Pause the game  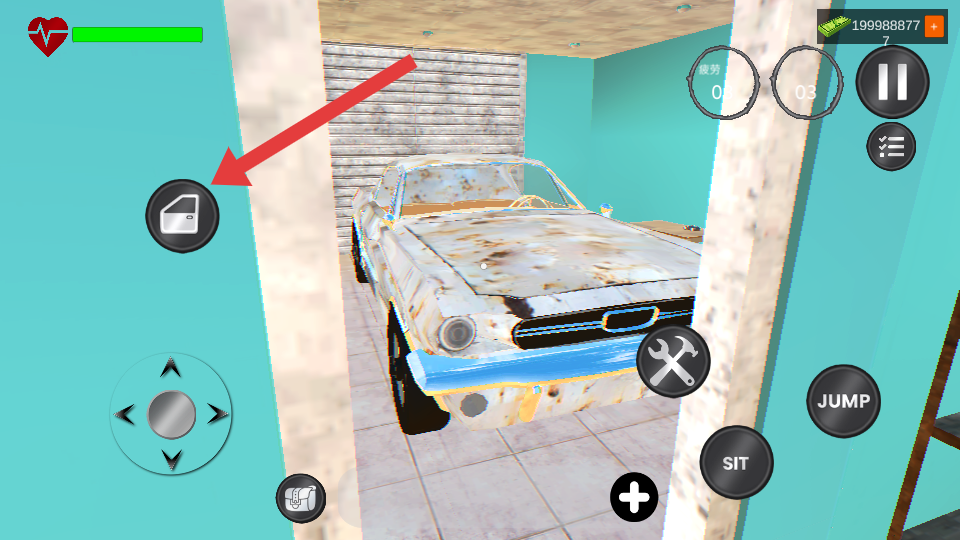[892, 82]
